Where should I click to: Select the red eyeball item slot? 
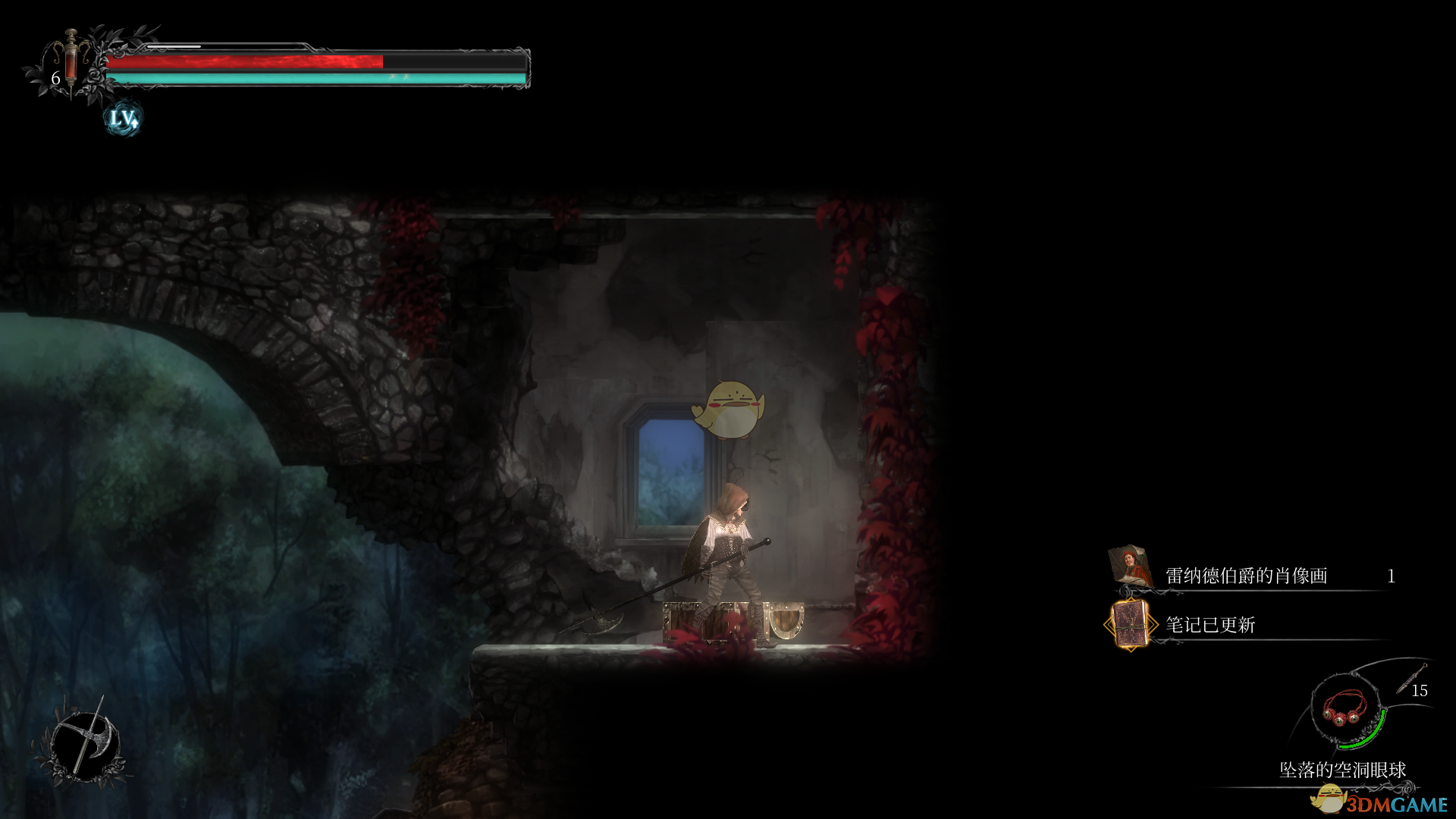coord(1345,709)
